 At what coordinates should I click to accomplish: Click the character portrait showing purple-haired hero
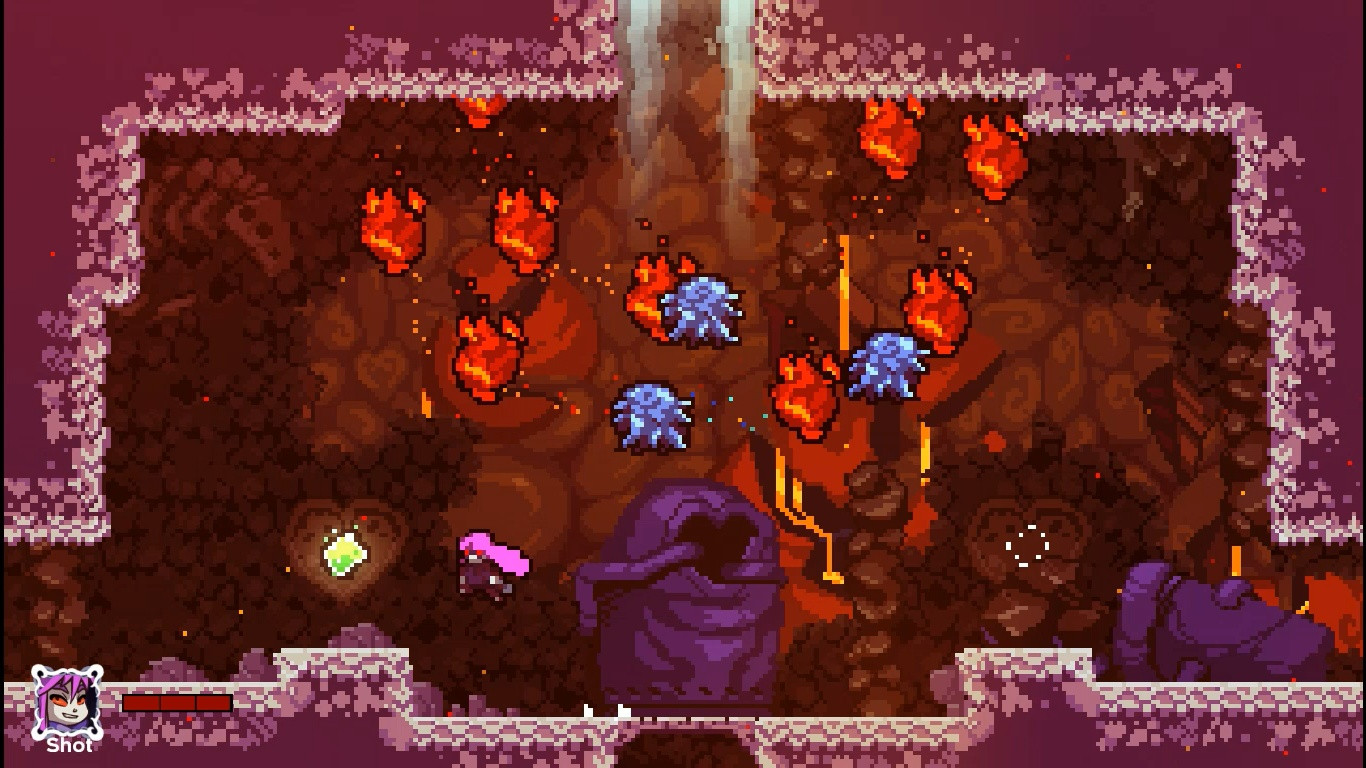pyautogui.click(x=67, y=700)
